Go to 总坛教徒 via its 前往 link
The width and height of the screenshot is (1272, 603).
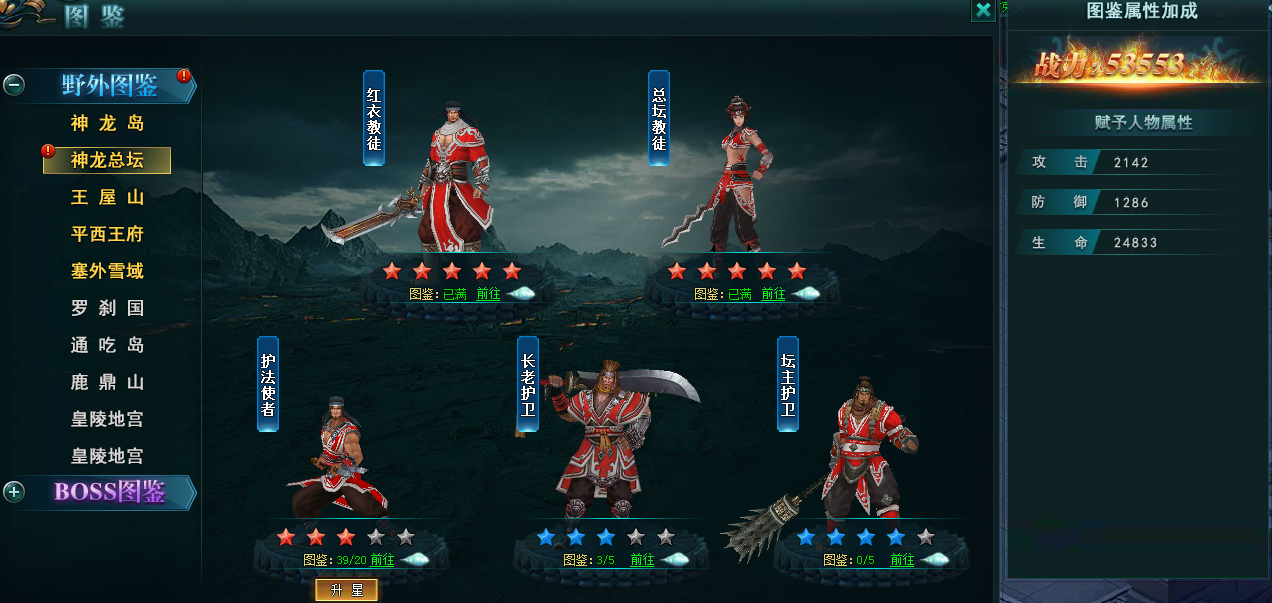tap(773, 294)
